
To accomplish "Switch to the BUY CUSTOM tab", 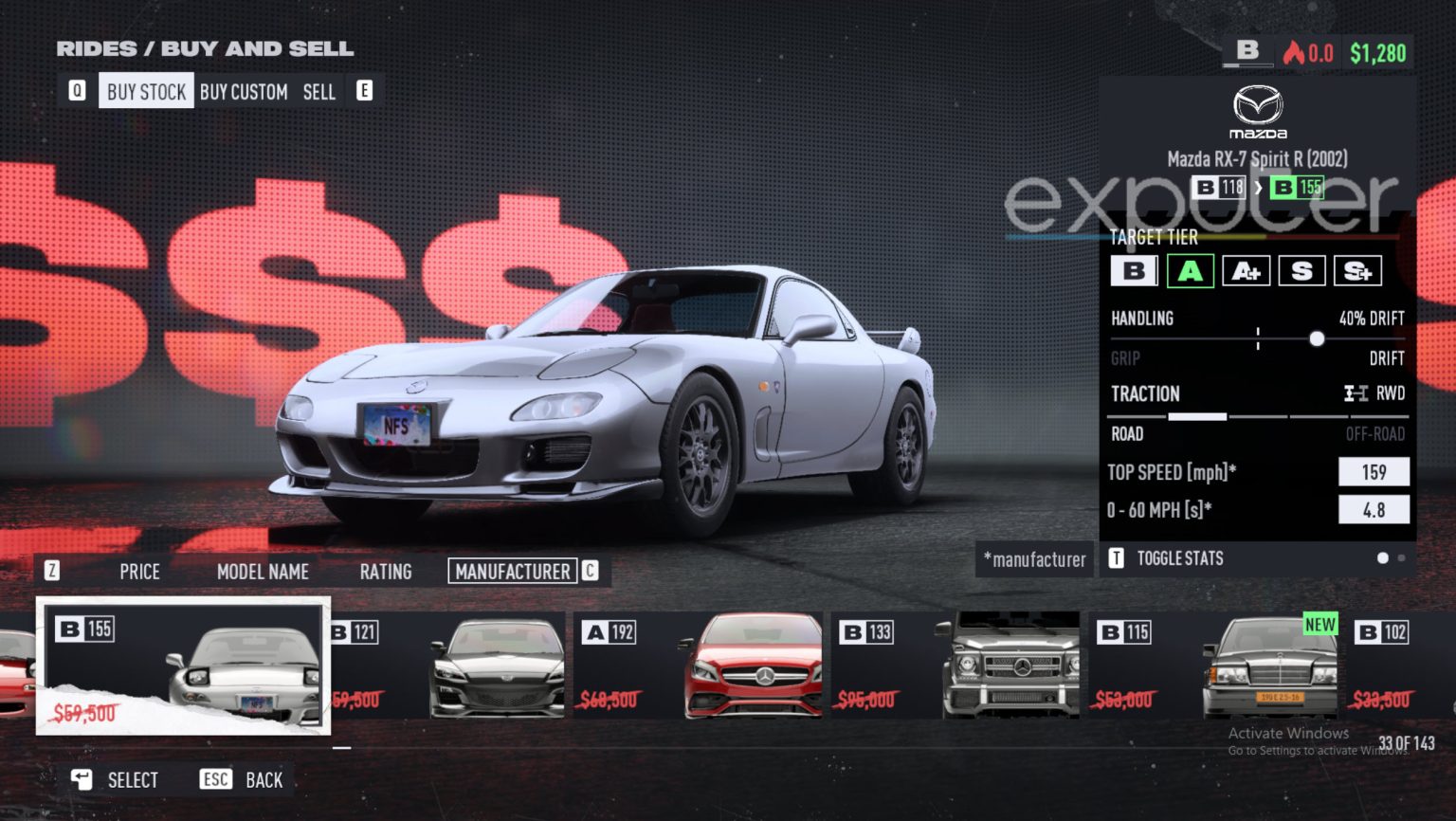I will [x=244, y=91].
